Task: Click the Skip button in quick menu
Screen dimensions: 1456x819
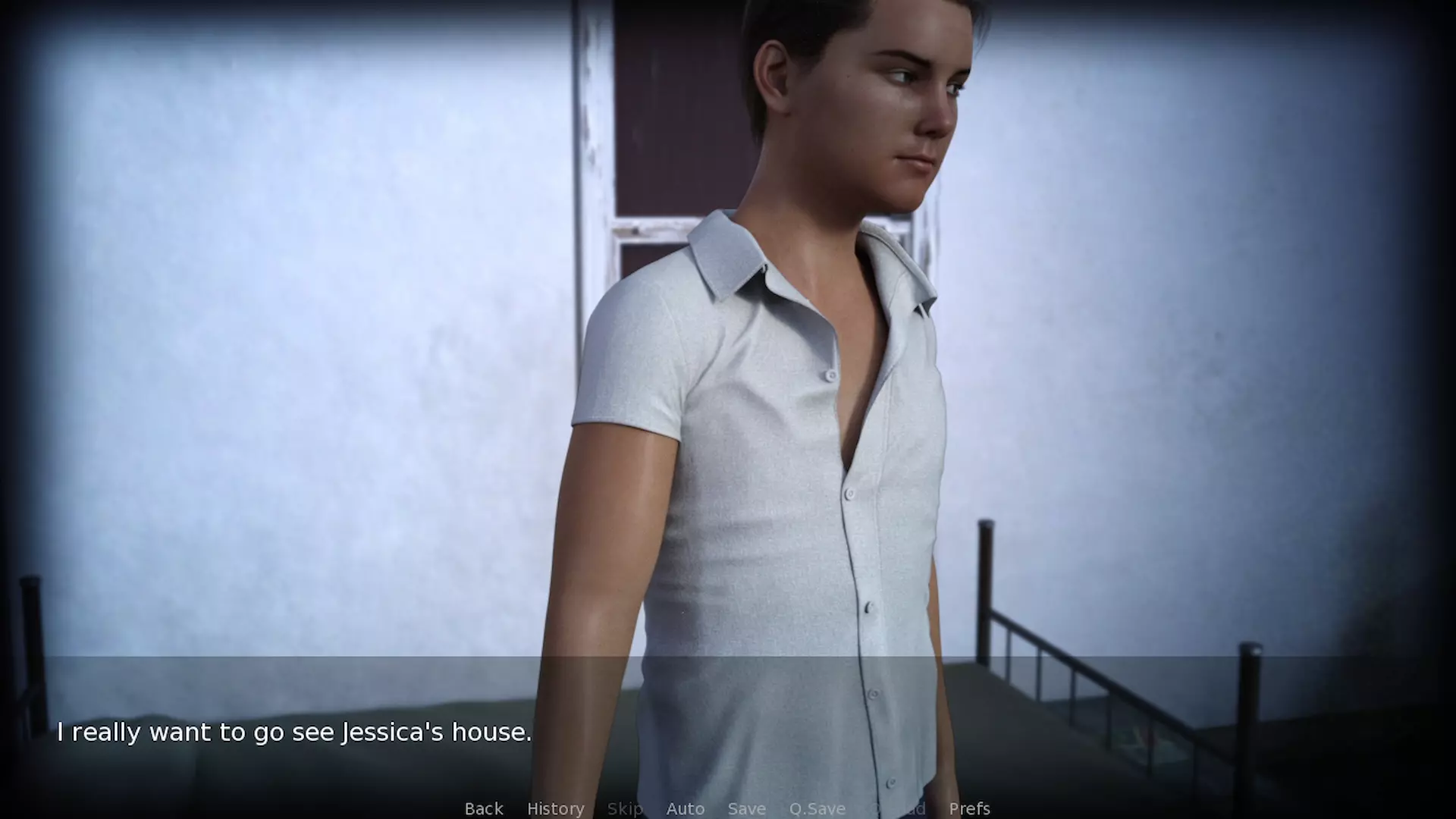Action: [x=625, y=808]
